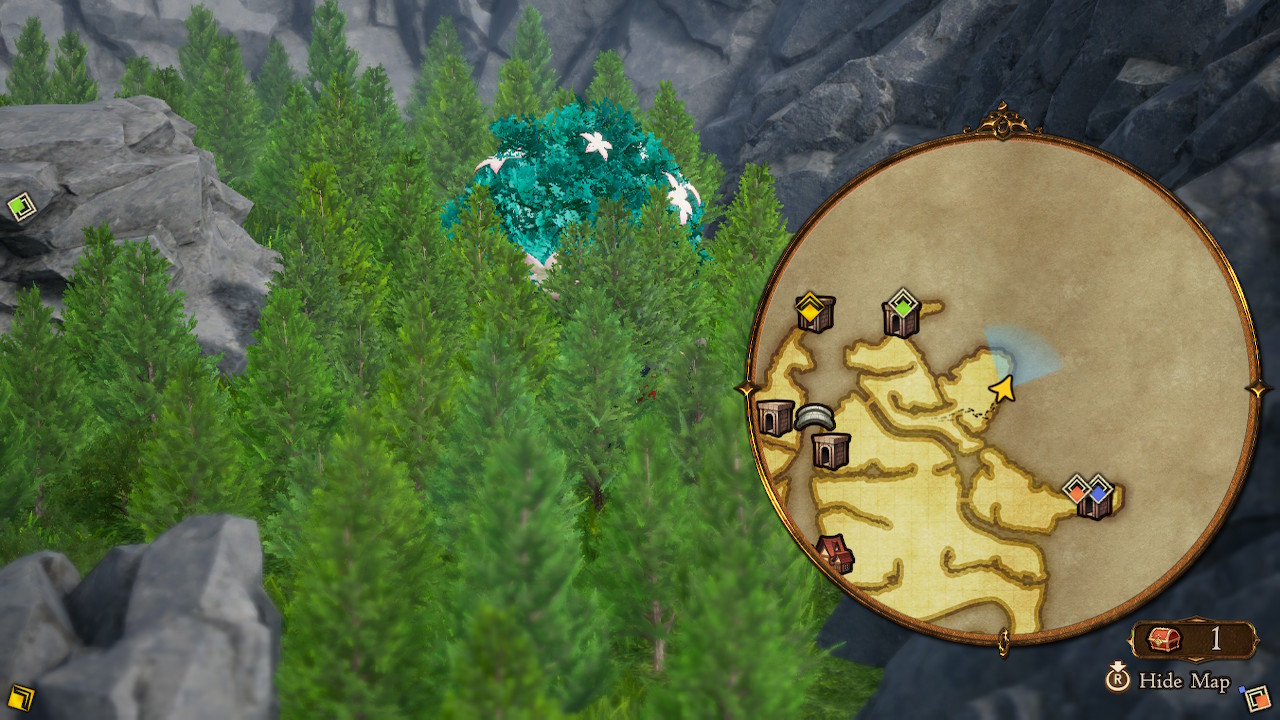Select the plain stone tower left of bridge
Screen dimensions: 1280x720
coord(772,415)
